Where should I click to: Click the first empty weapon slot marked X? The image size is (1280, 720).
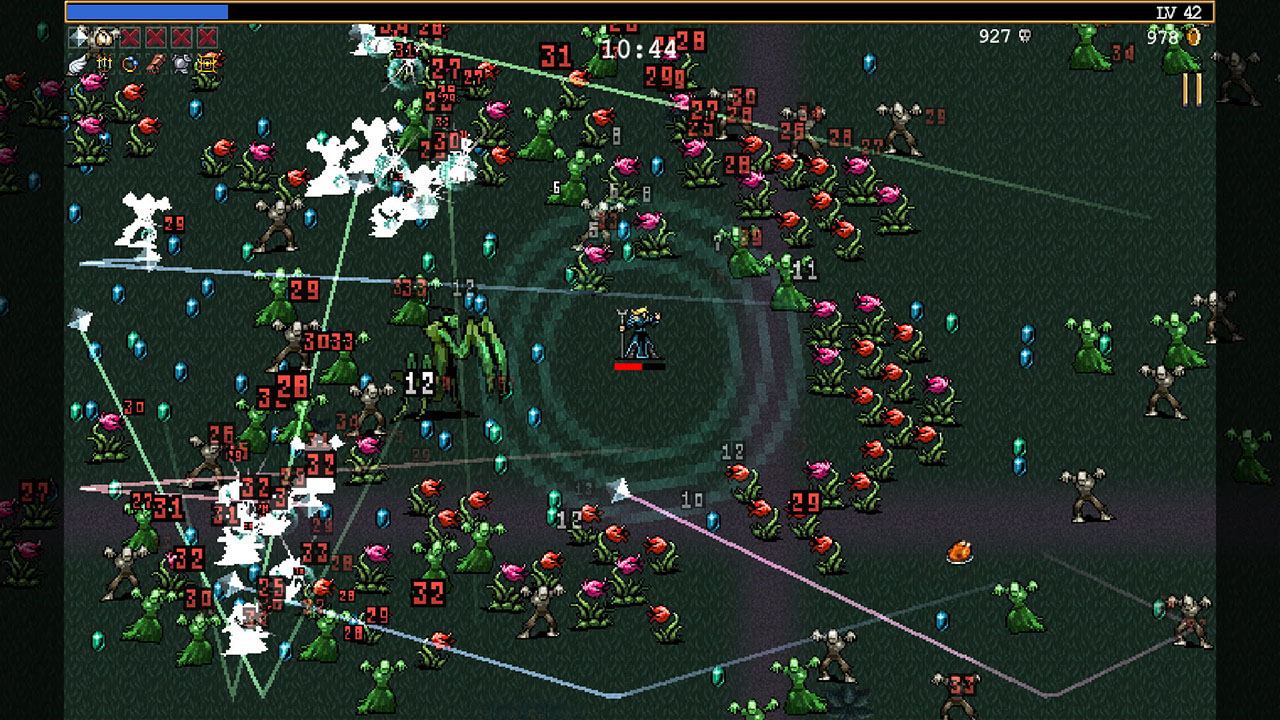point(131,37)
